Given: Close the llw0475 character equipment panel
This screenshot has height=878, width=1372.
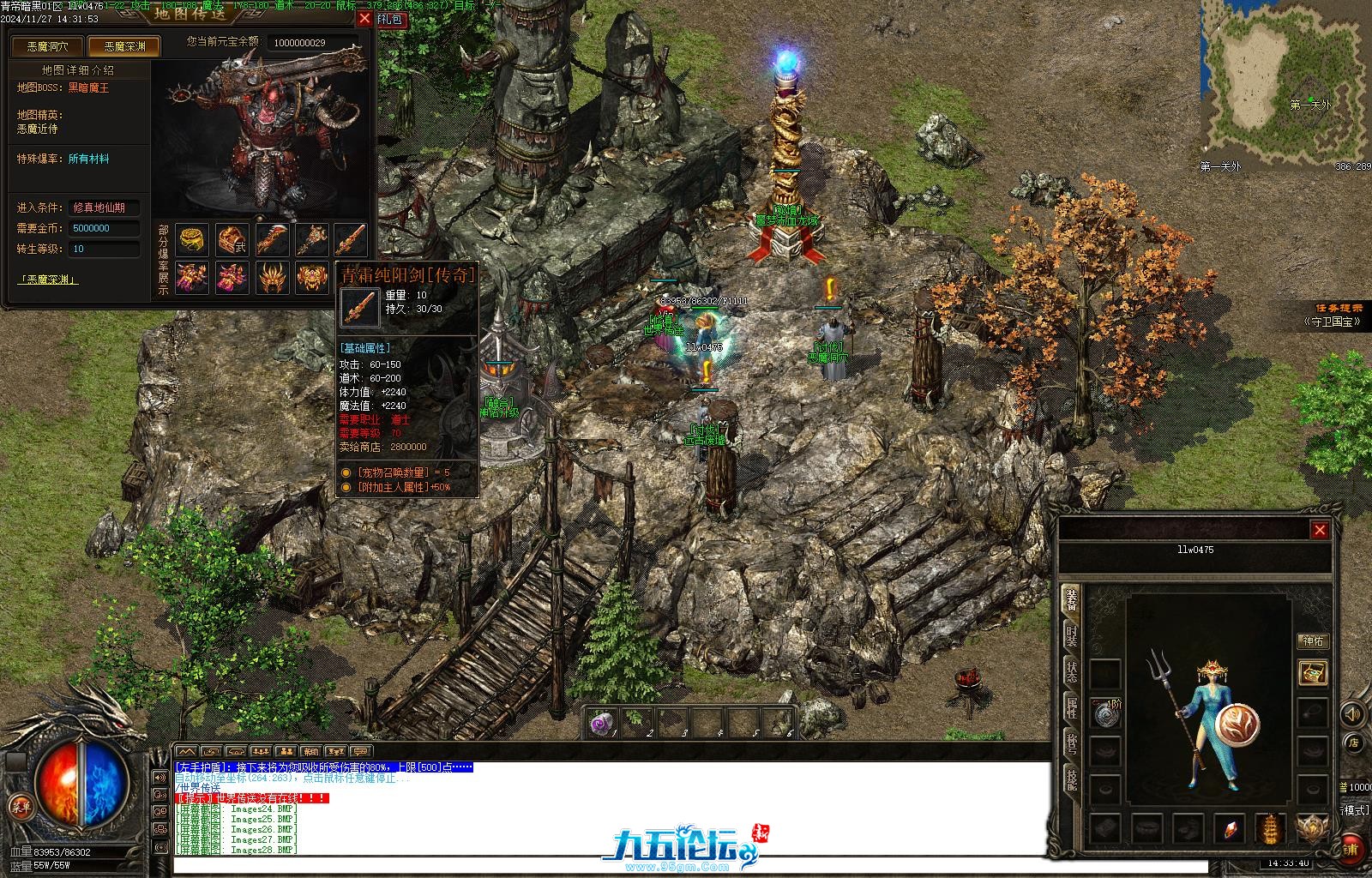Looking at the screenshot, I should click(x=1320, y=530).
